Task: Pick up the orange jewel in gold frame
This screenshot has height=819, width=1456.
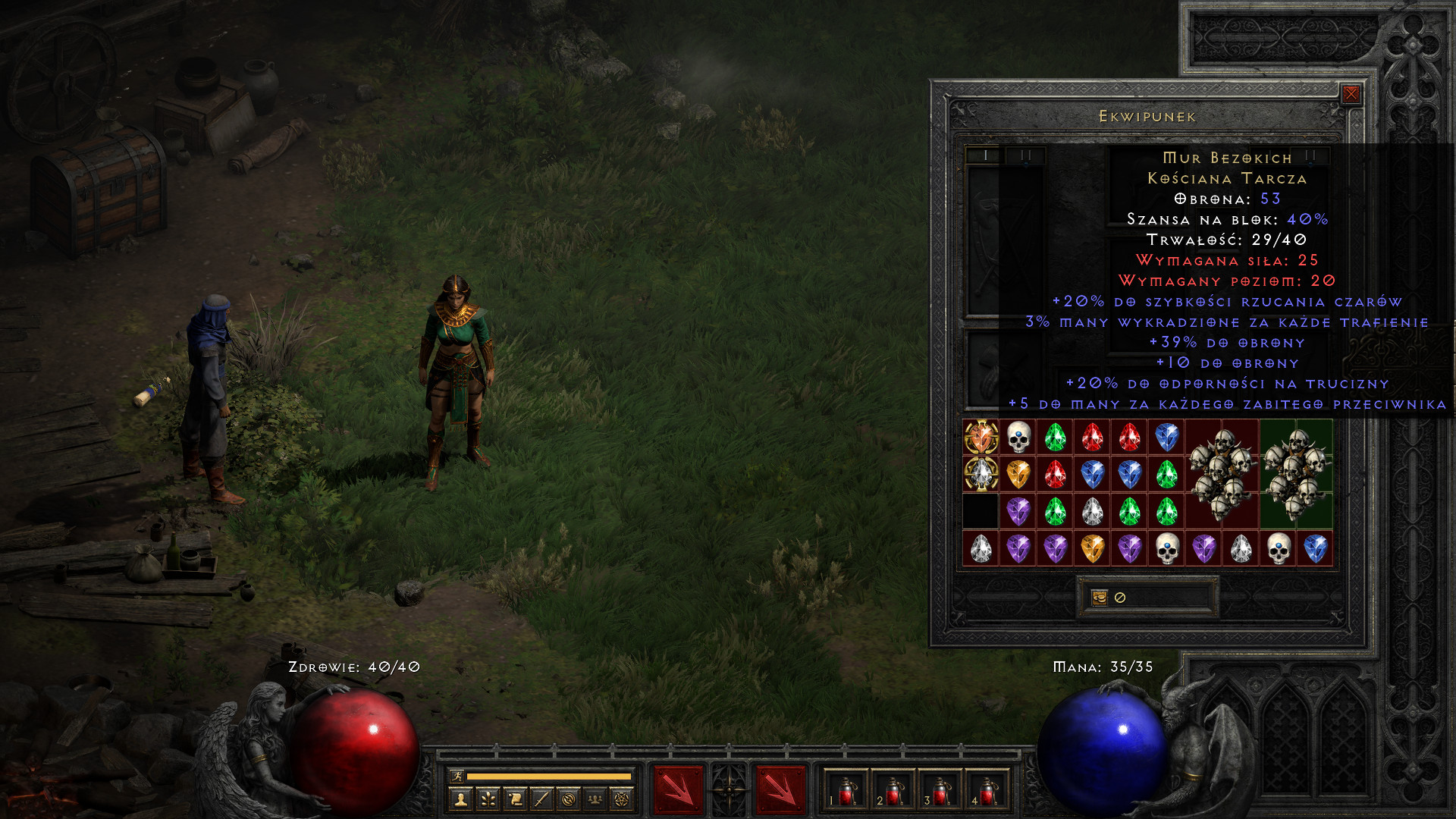Action: pyautogui.click(x=981, y=438)
